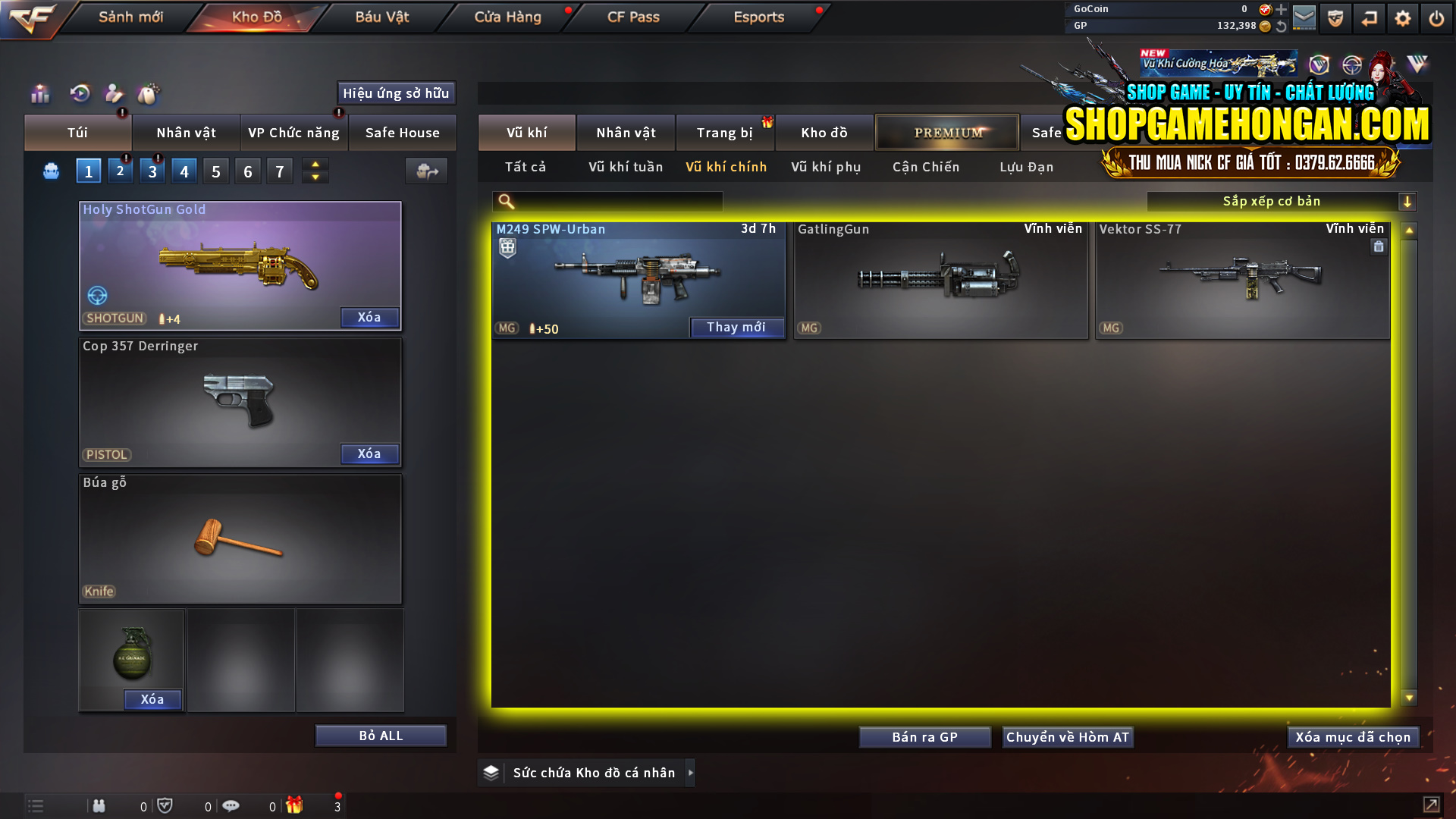Click the chat bubble icon at the bottom

231,805
